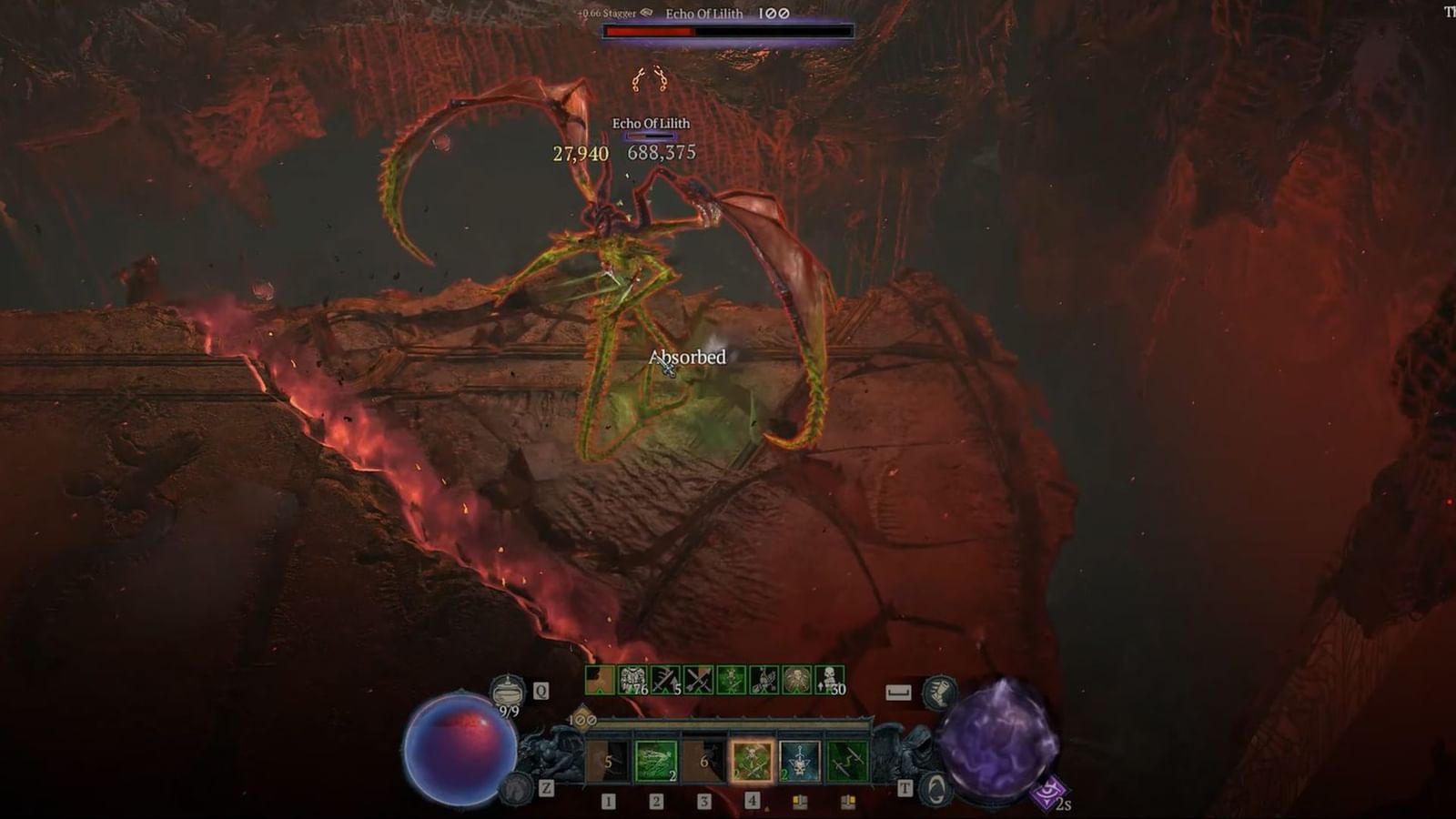The image size is (1456, 819).
Task: Click the spacebar evade key prompt
Action: (899, 691)
